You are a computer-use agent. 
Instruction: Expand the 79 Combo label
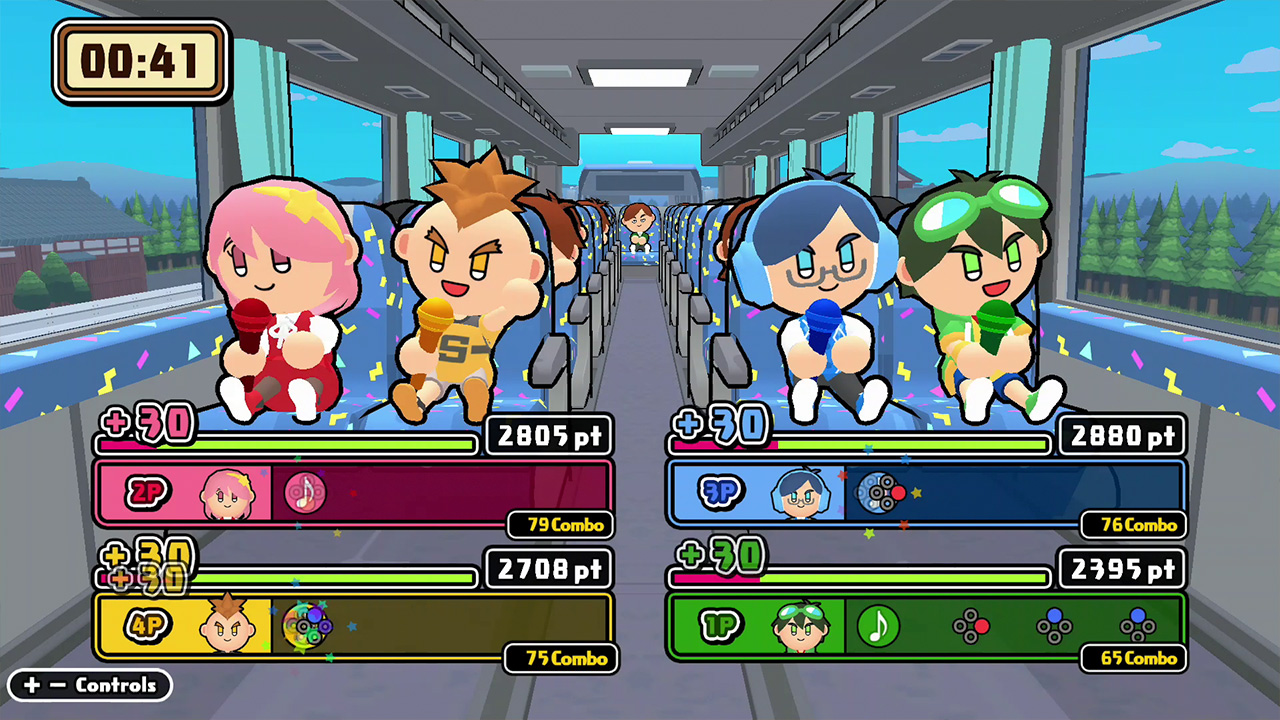pos(558,524)
